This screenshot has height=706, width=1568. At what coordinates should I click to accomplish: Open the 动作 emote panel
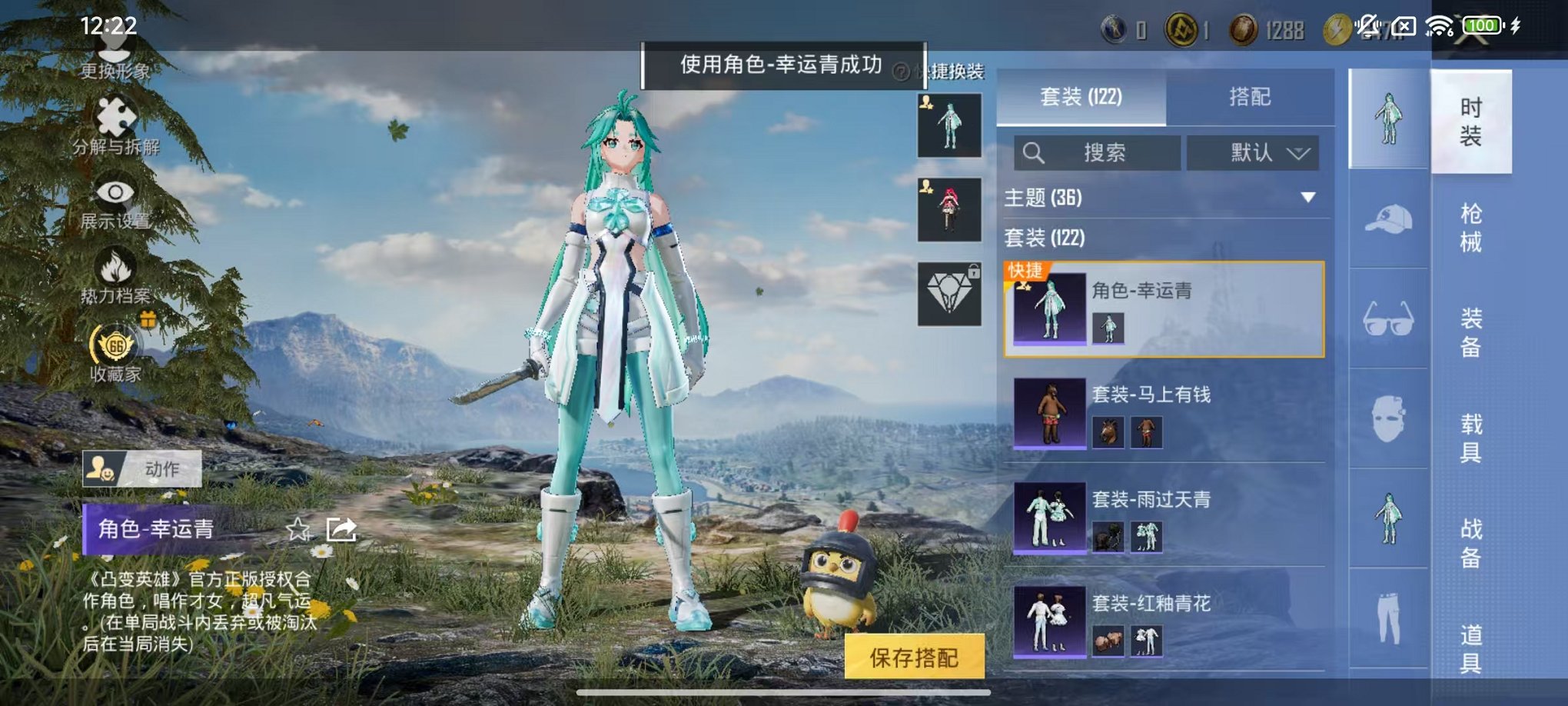tap(142, 470)
